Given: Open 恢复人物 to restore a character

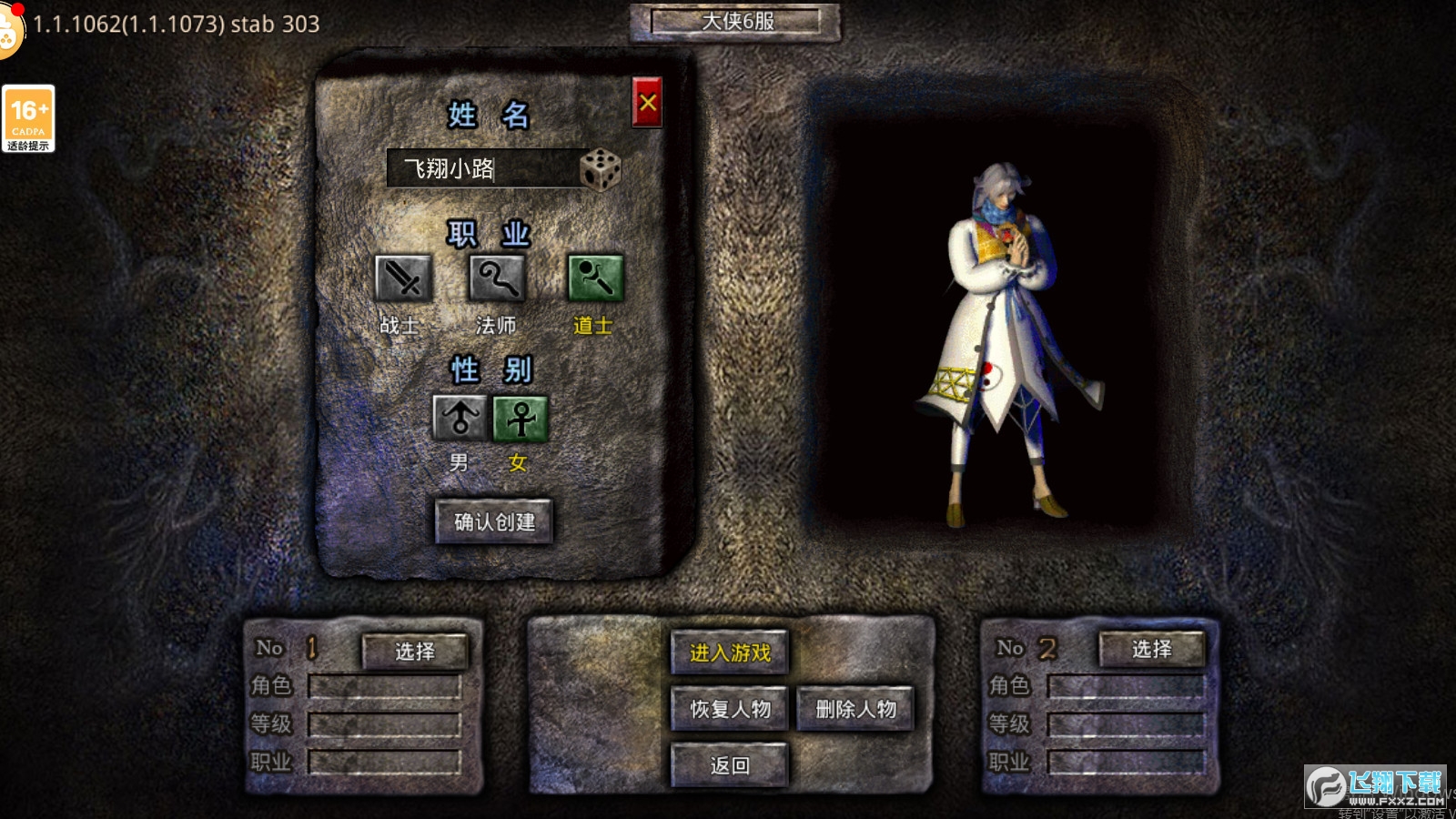Looking at the screenshot, I should coord(730,709).
